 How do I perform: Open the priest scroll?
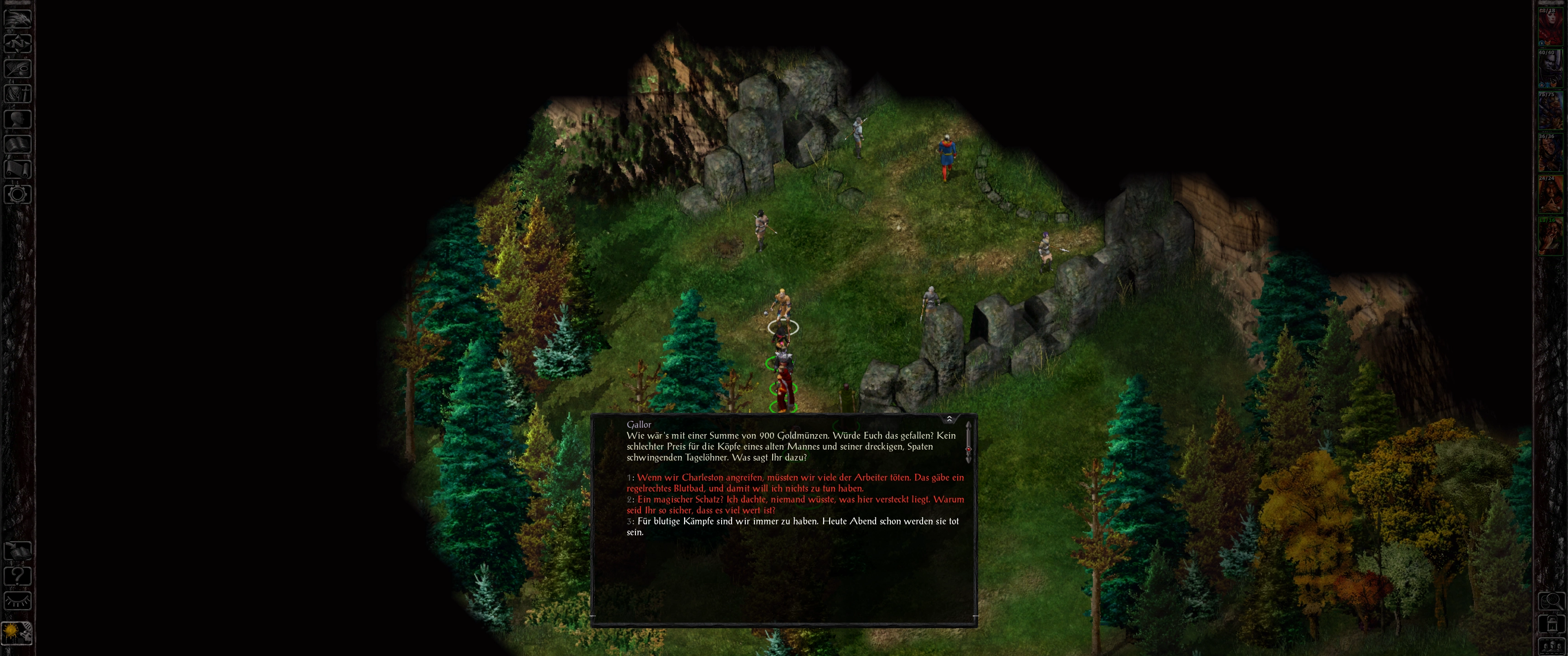[x=18, y=169]
